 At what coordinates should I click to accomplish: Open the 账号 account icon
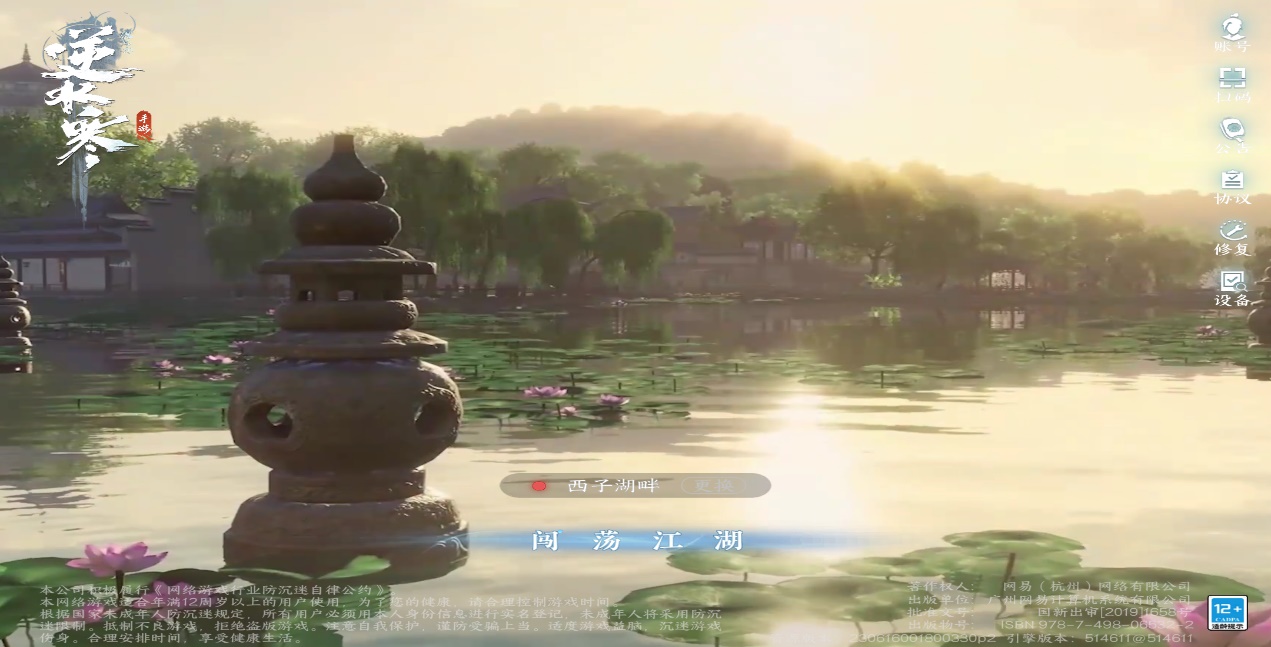click(1232, 31)
